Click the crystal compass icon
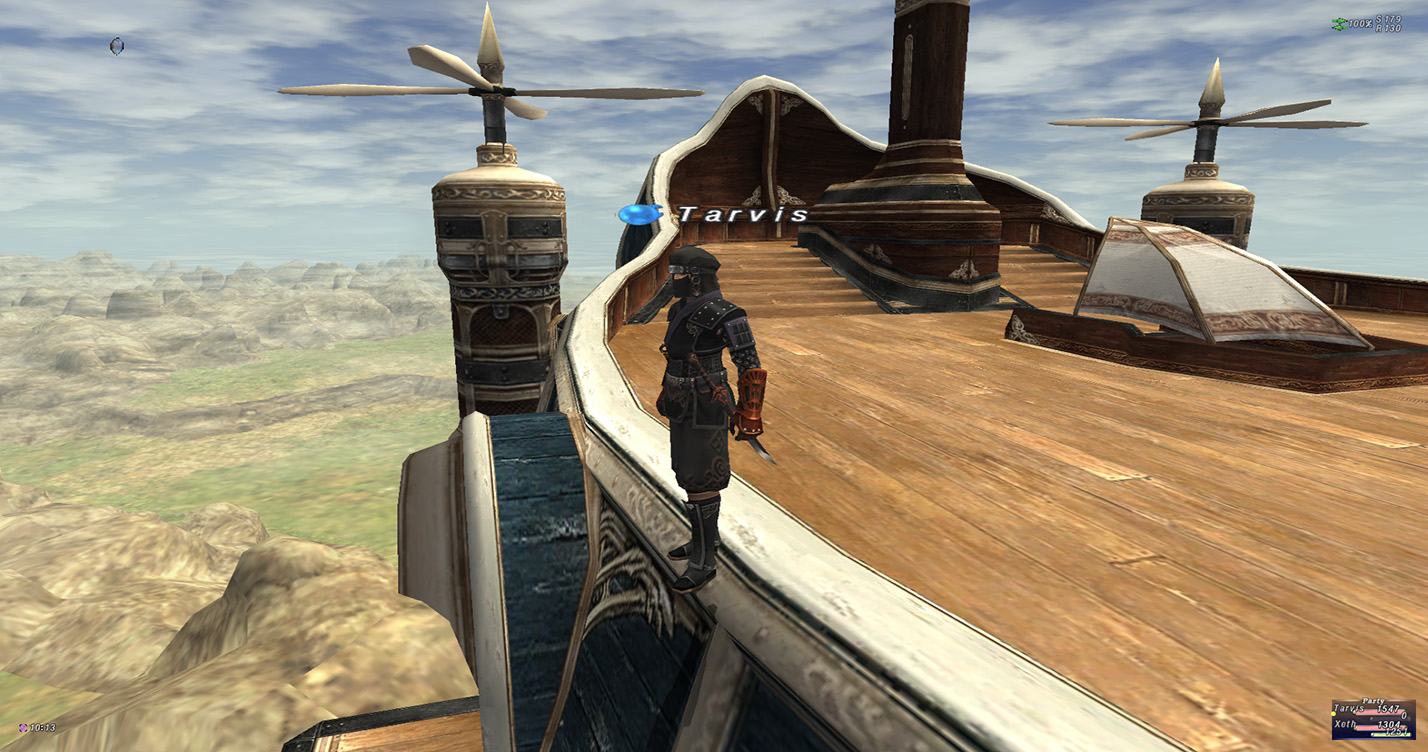1428x752 pixels. point(117,46)
